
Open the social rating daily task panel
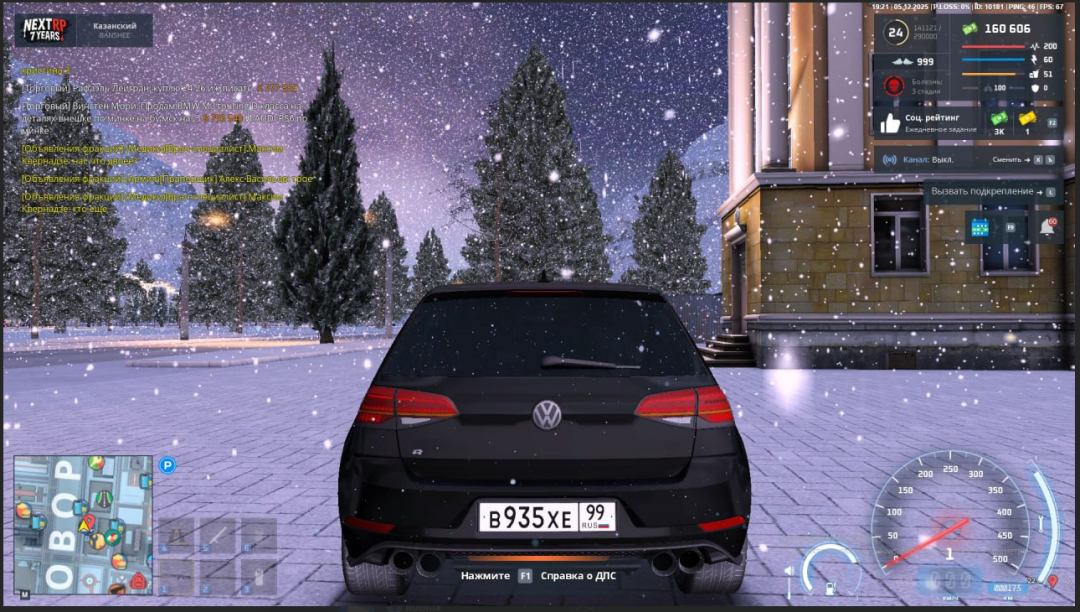[x=927, y=122]
